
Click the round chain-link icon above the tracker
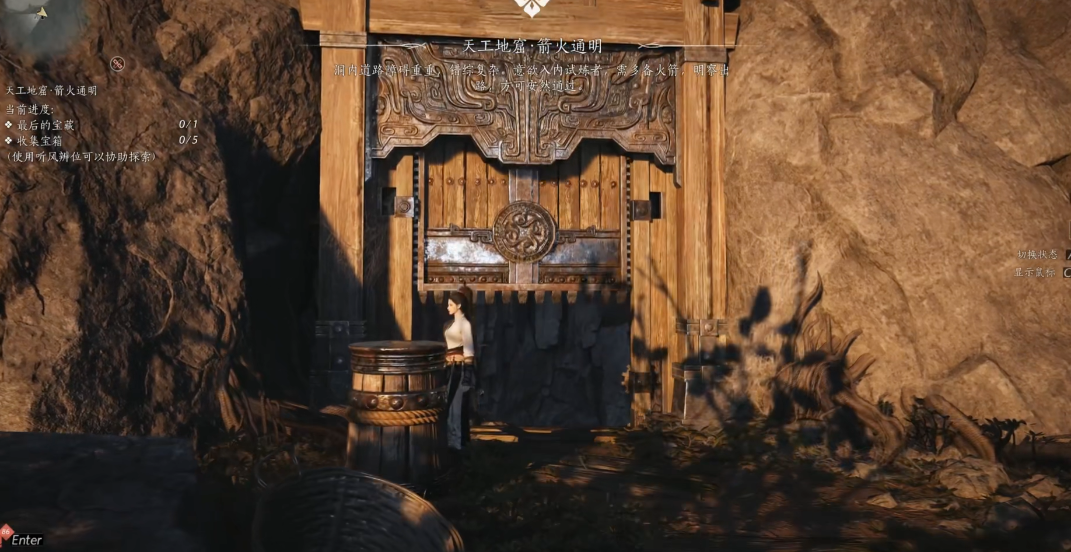[117, 64]
